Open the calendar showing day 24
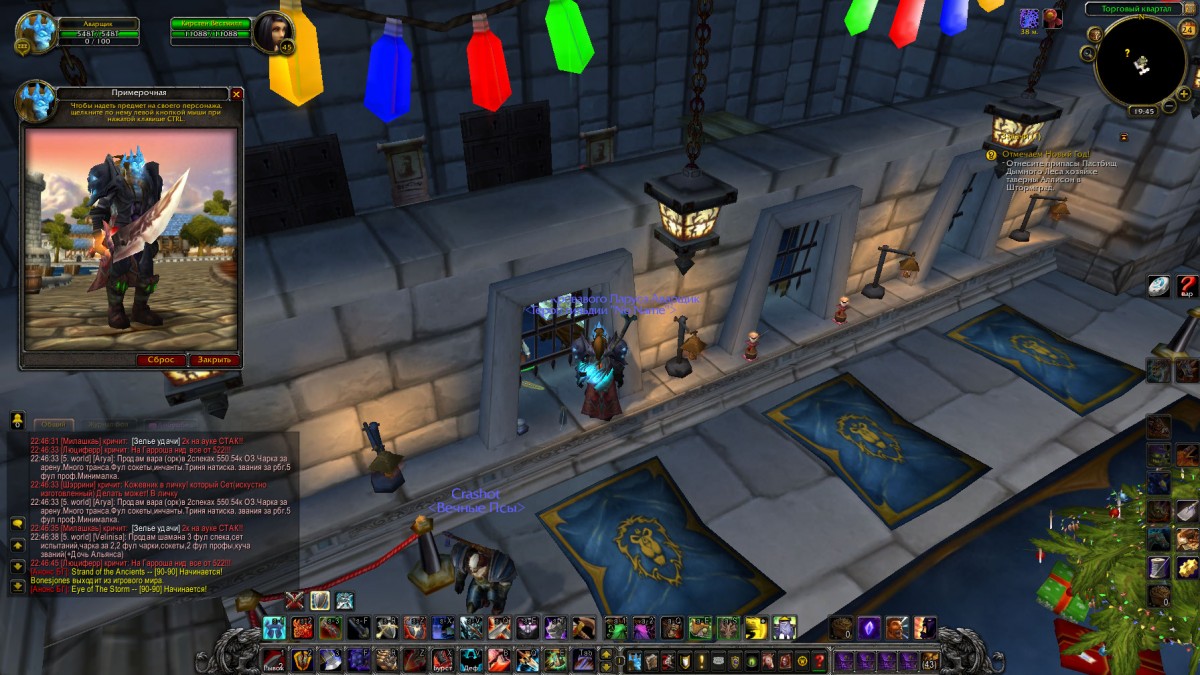The image size is (1200, 675). point(1187,29)
